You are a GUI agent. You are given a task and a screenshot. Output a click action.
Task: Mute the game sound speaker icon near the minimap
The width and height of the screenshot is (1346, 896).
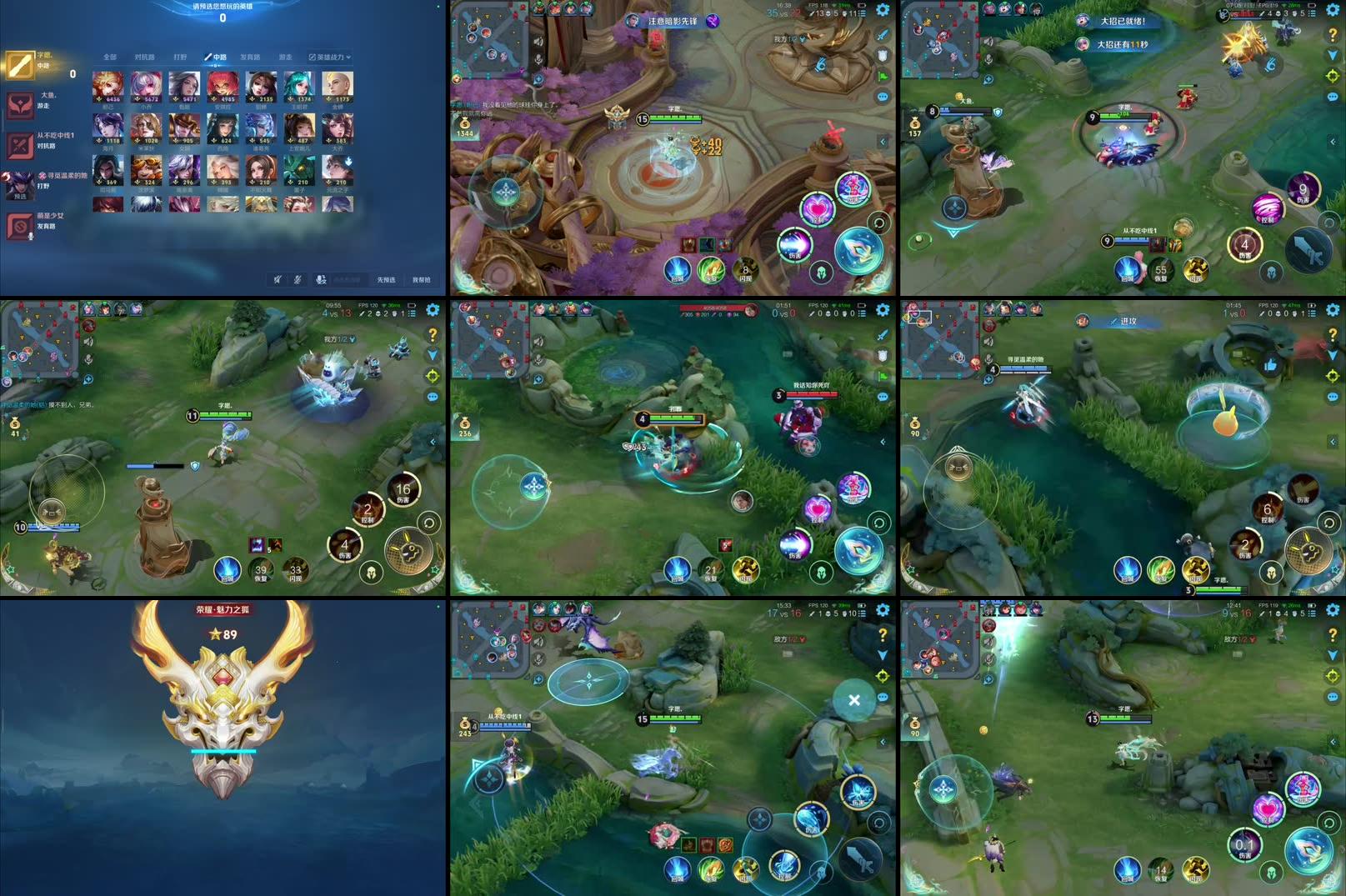[538, 42]
